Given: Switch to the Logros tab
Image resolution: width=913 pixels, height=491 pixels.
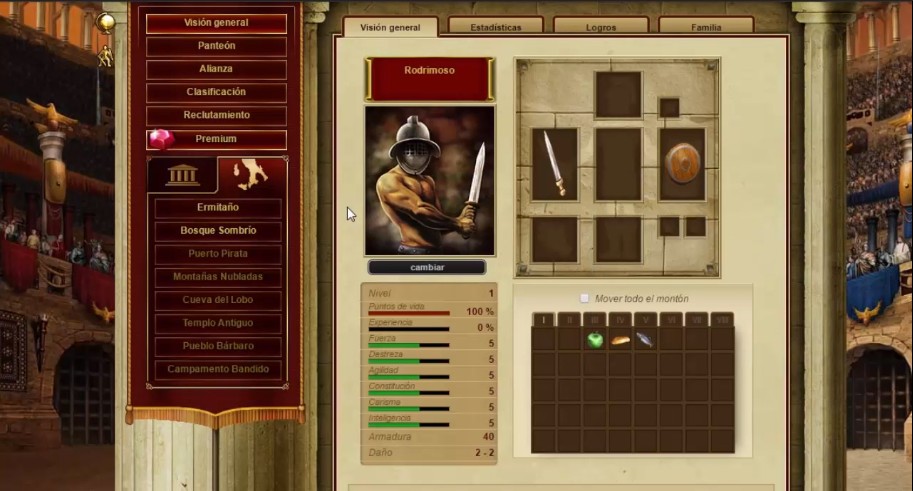Looking at the screenshot, I should point(600,27).
